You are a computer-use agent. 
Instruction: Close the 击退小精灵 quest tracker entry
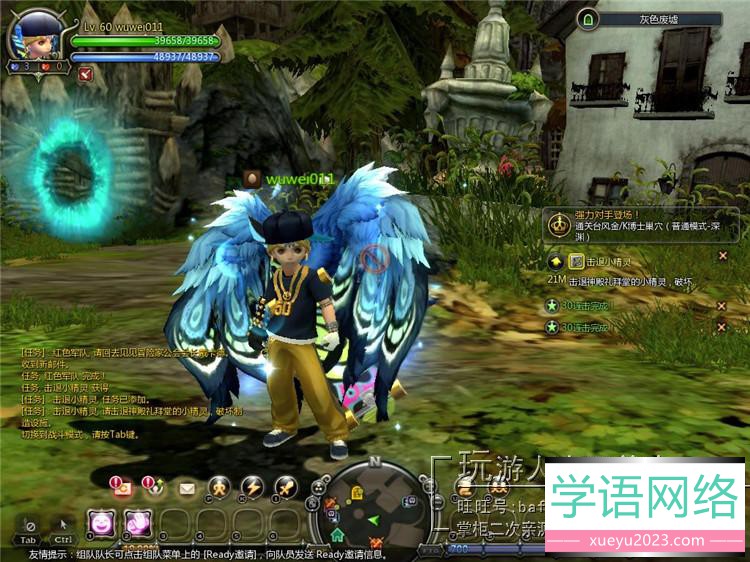point(723,255)
